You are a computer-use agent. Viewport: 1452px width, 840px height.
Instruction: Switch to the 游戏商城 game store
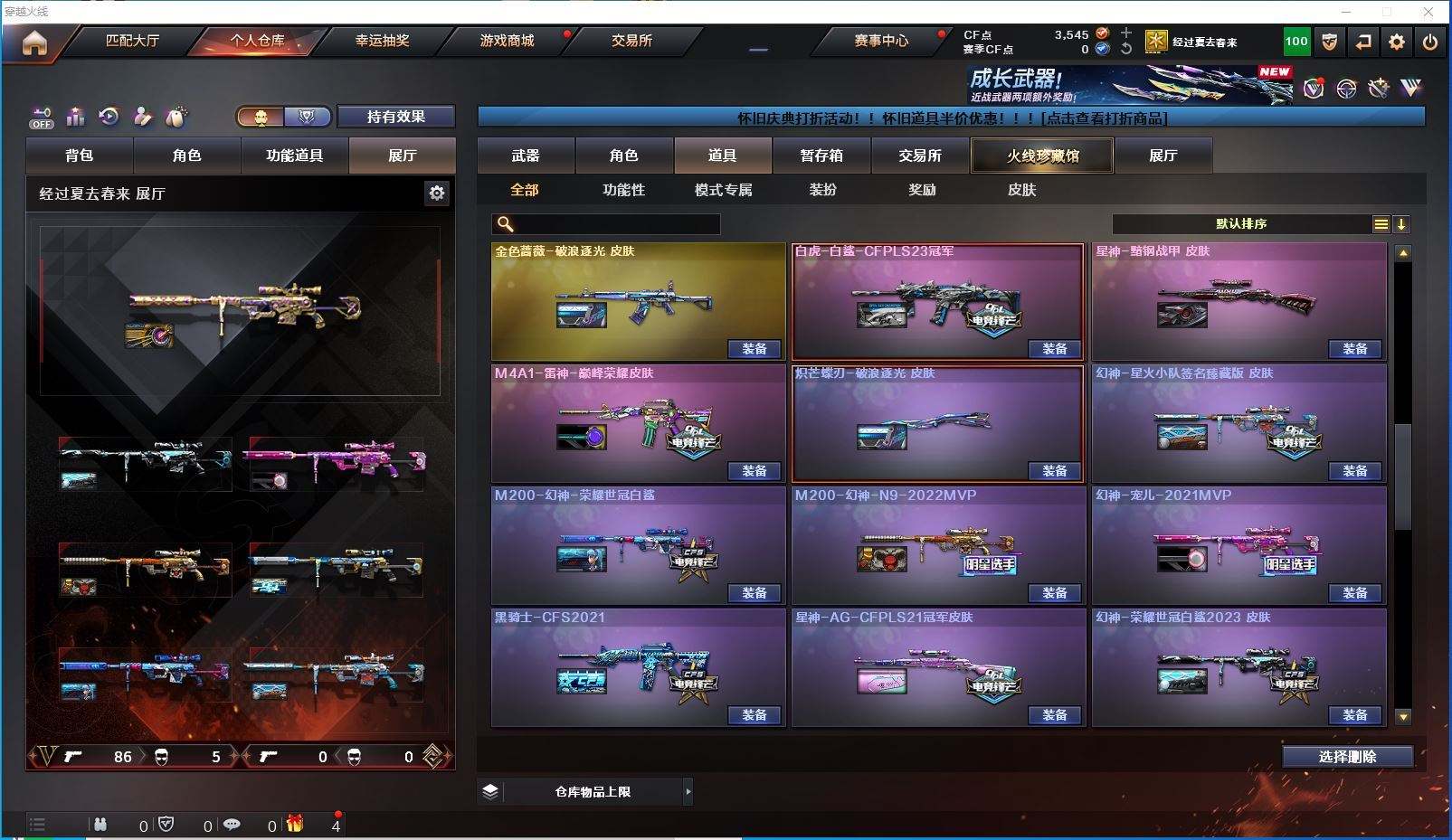point(507,41)
